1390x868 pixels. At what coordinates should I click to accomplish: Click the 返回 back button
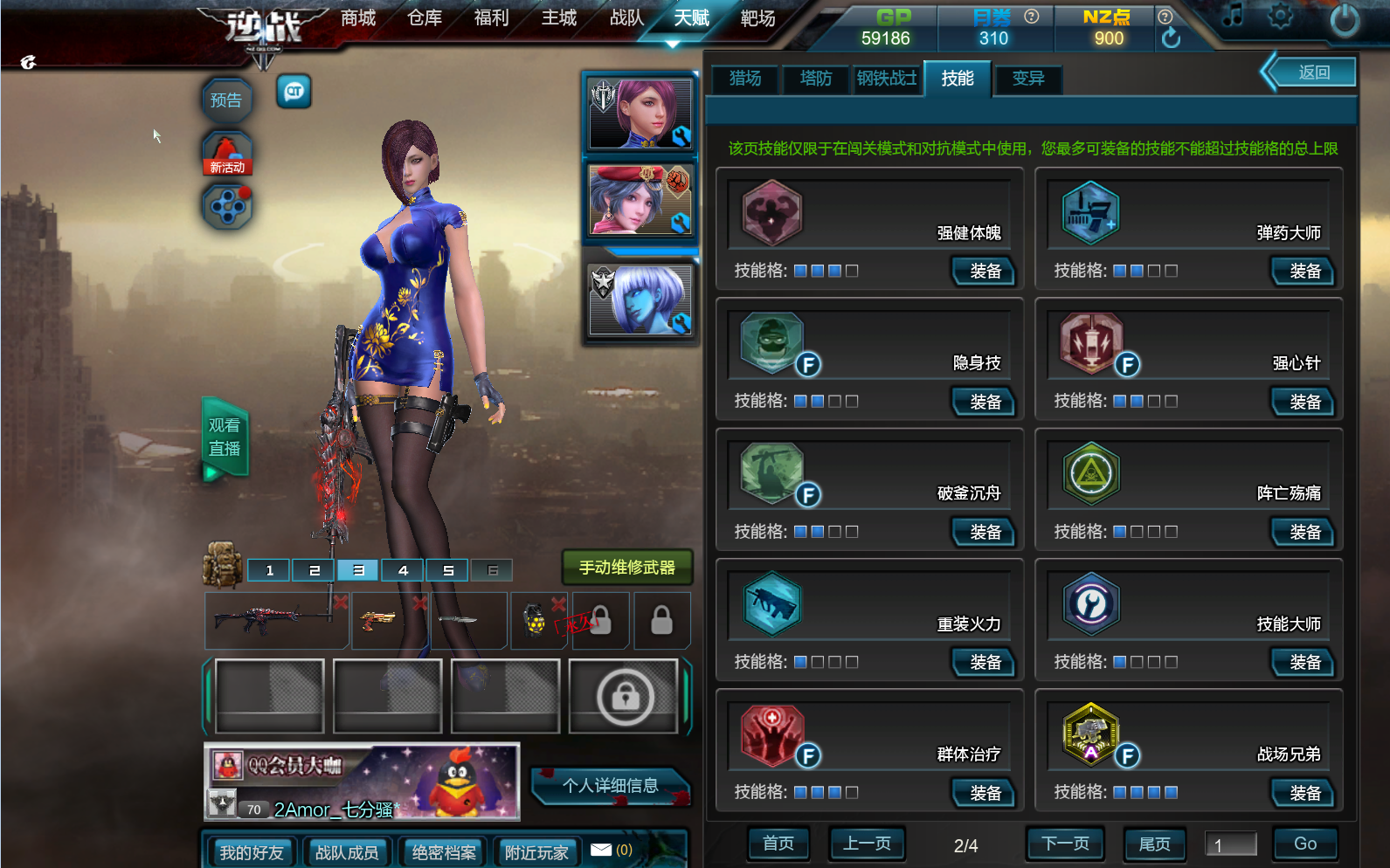pos(1313,72)
